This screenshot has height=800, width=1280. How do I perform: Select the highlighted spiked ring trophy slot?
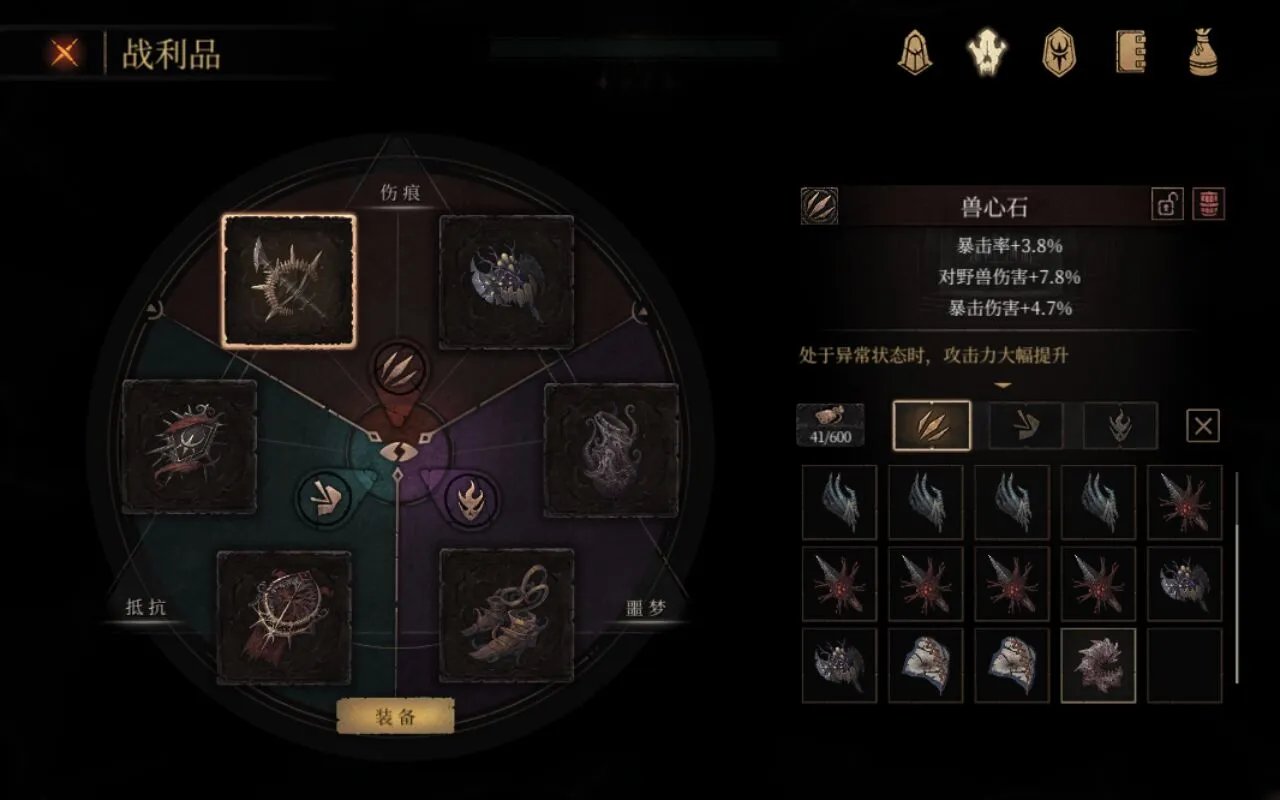point(289,281)
